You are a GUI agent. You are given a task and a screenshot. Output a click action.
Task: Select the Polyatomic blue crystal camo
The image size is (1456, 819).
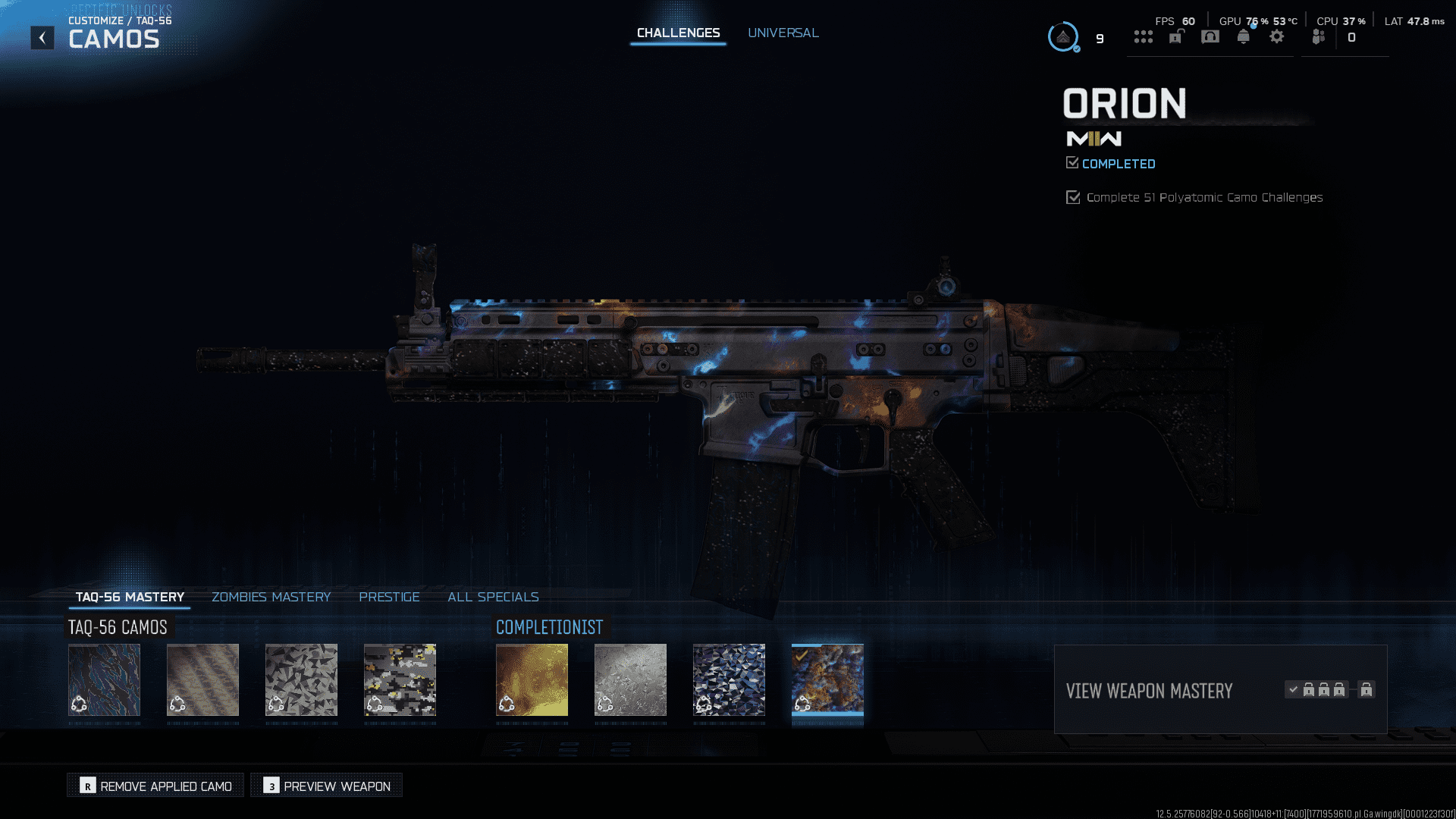click(729, 680)
